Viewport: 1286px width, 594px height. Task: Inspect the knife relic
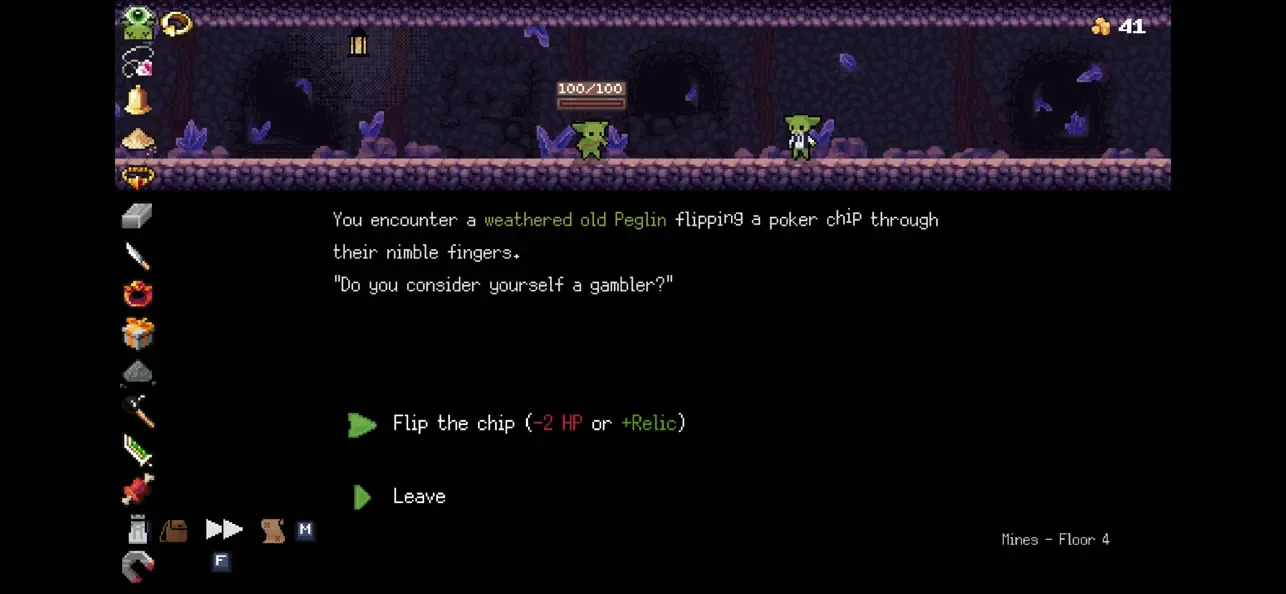pyautogui.click(x=138, y=255)
